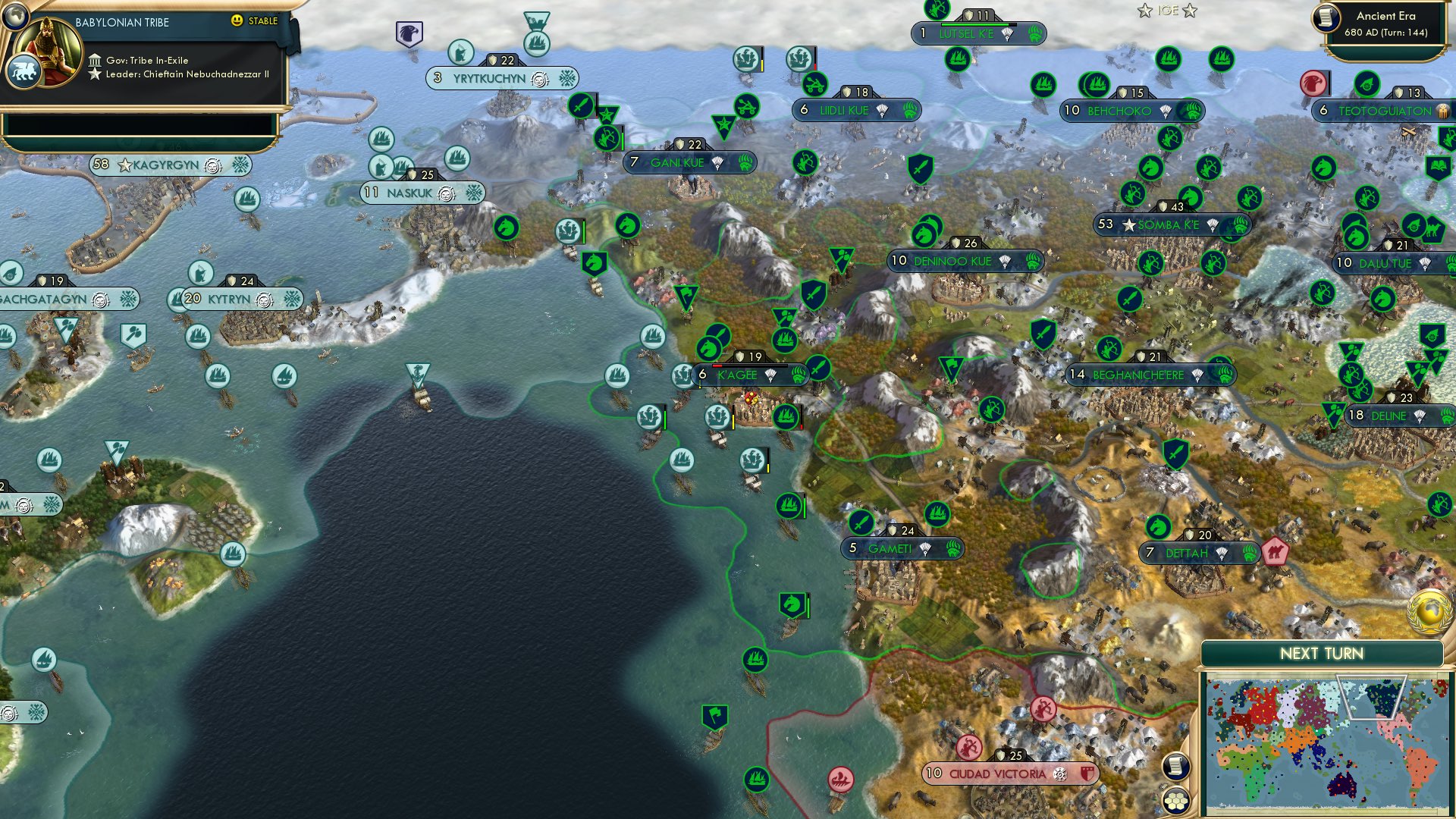Viewport: 1456px width, 819px height.
Task: Toggle the hex grid overlay icon
Action: click(1175, 800)
